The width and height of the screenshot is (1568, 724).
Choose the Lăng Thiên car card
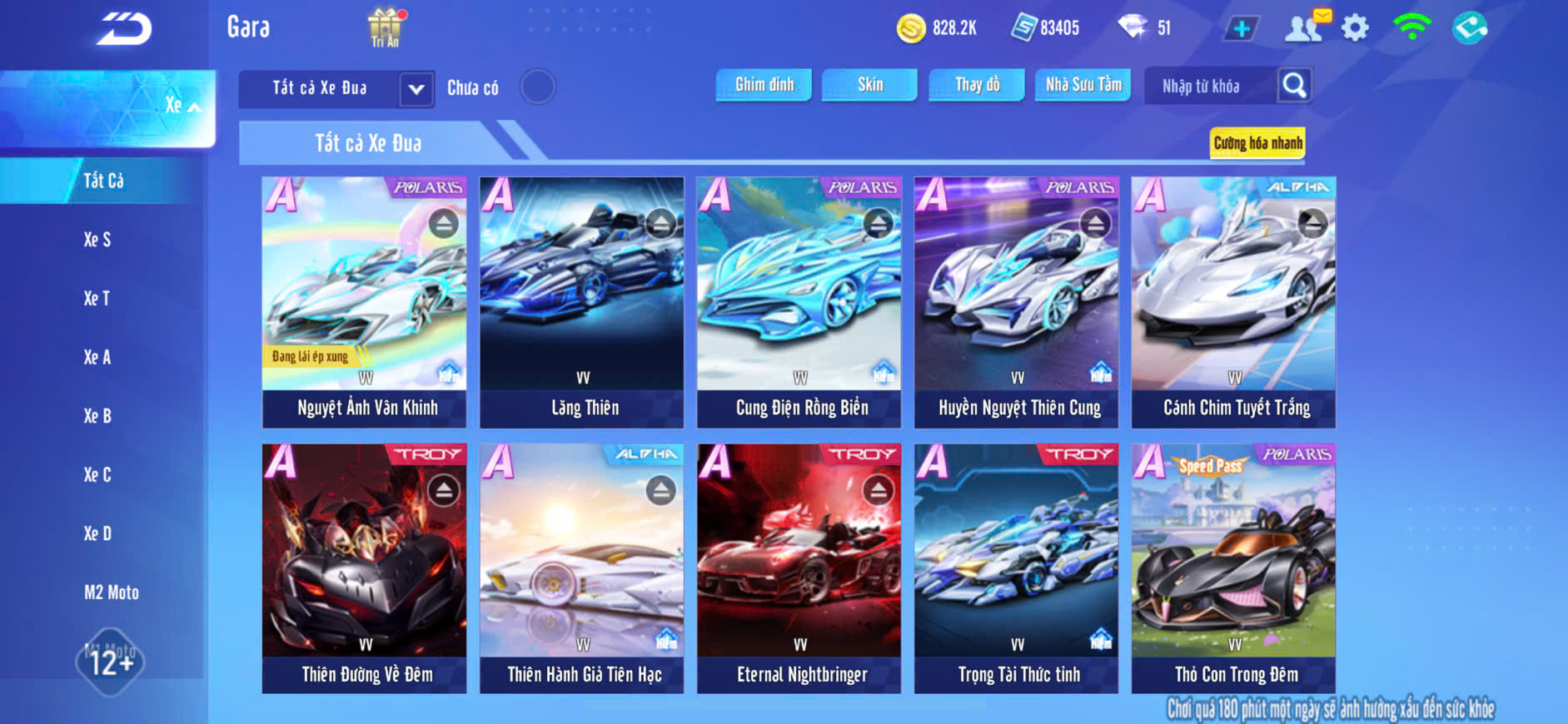coord(581,301)
